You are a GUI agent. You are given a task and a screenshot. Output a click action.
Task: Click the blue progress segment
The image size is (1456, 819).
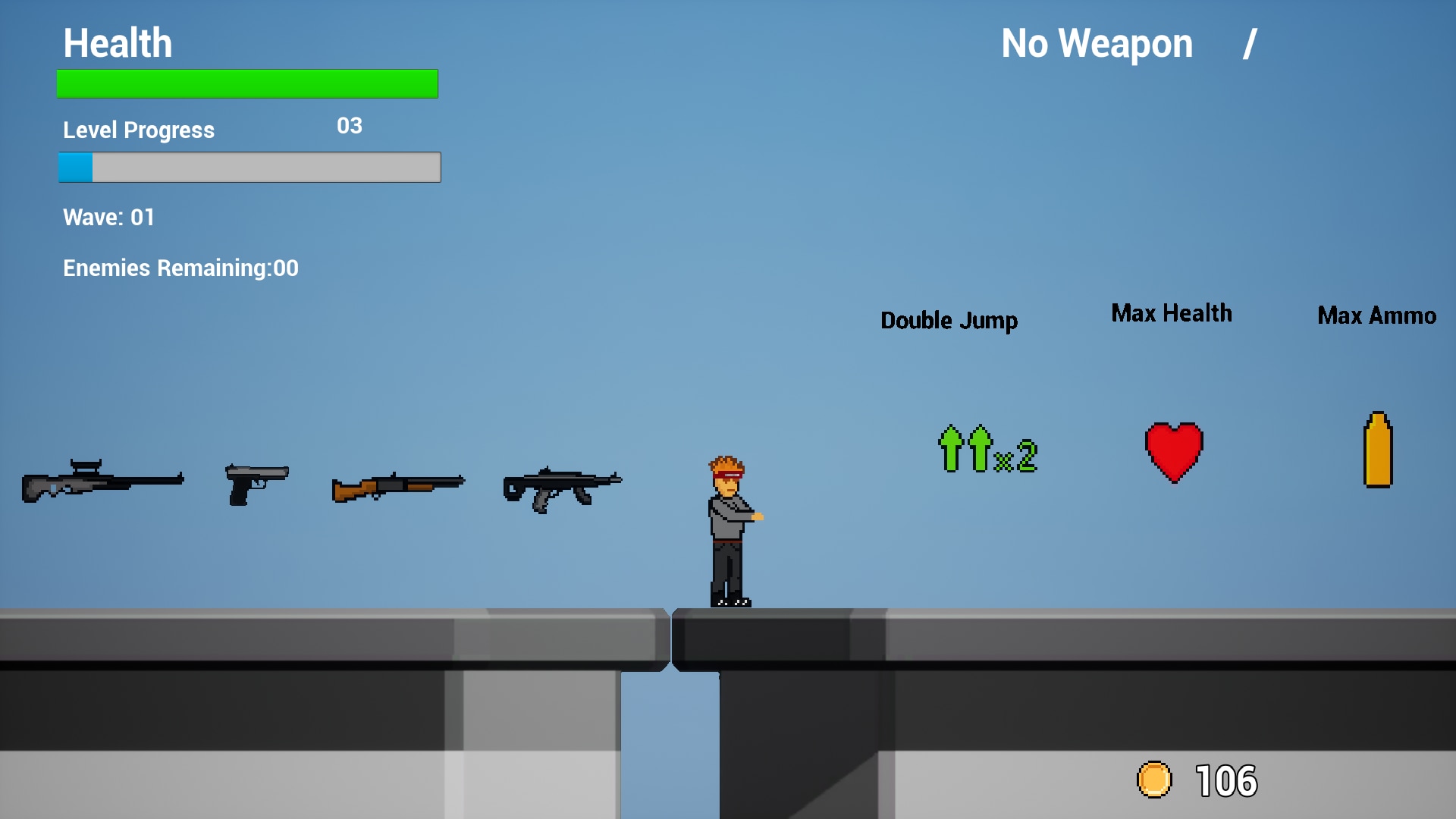click(75, 167)
